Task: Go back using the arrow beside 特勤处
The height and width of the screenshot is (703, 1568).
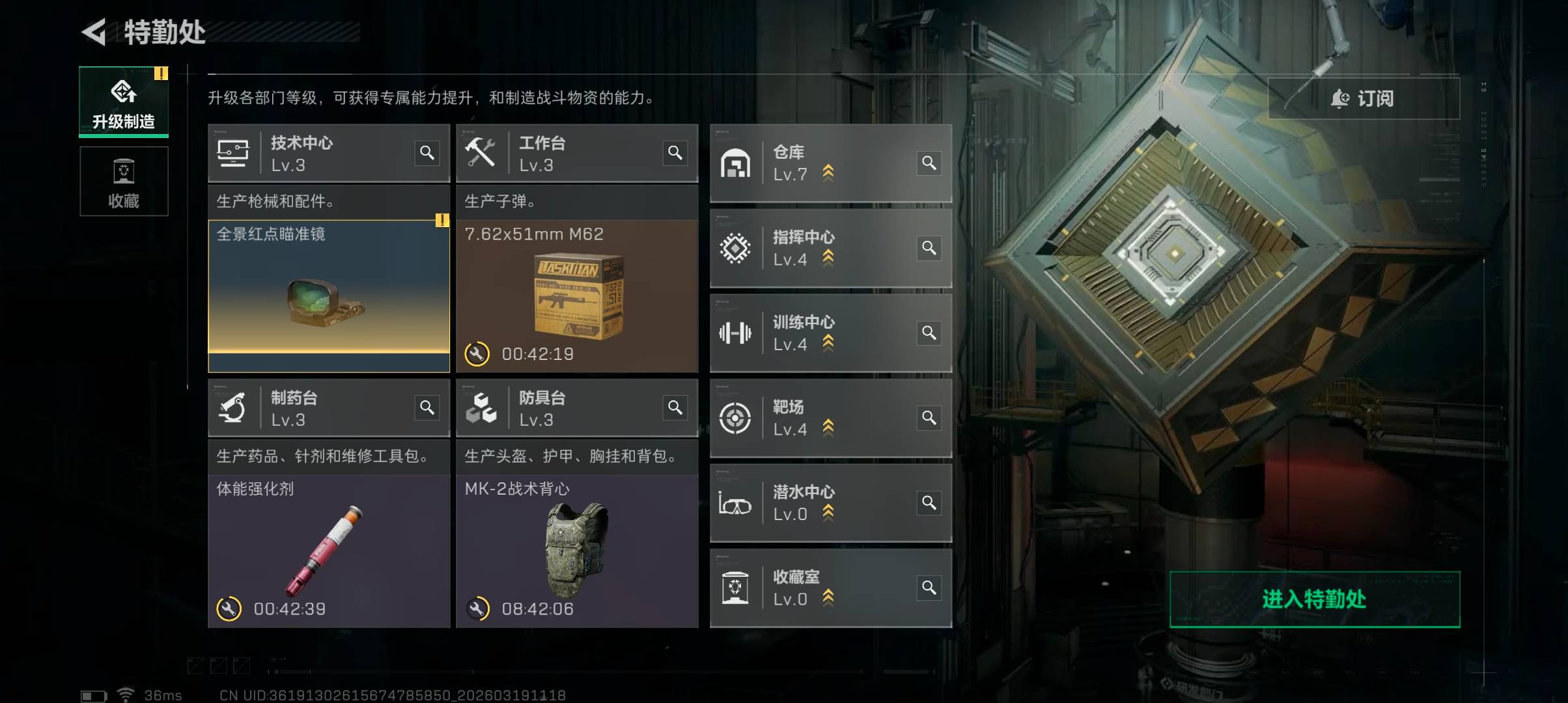Action: point(94,32)
